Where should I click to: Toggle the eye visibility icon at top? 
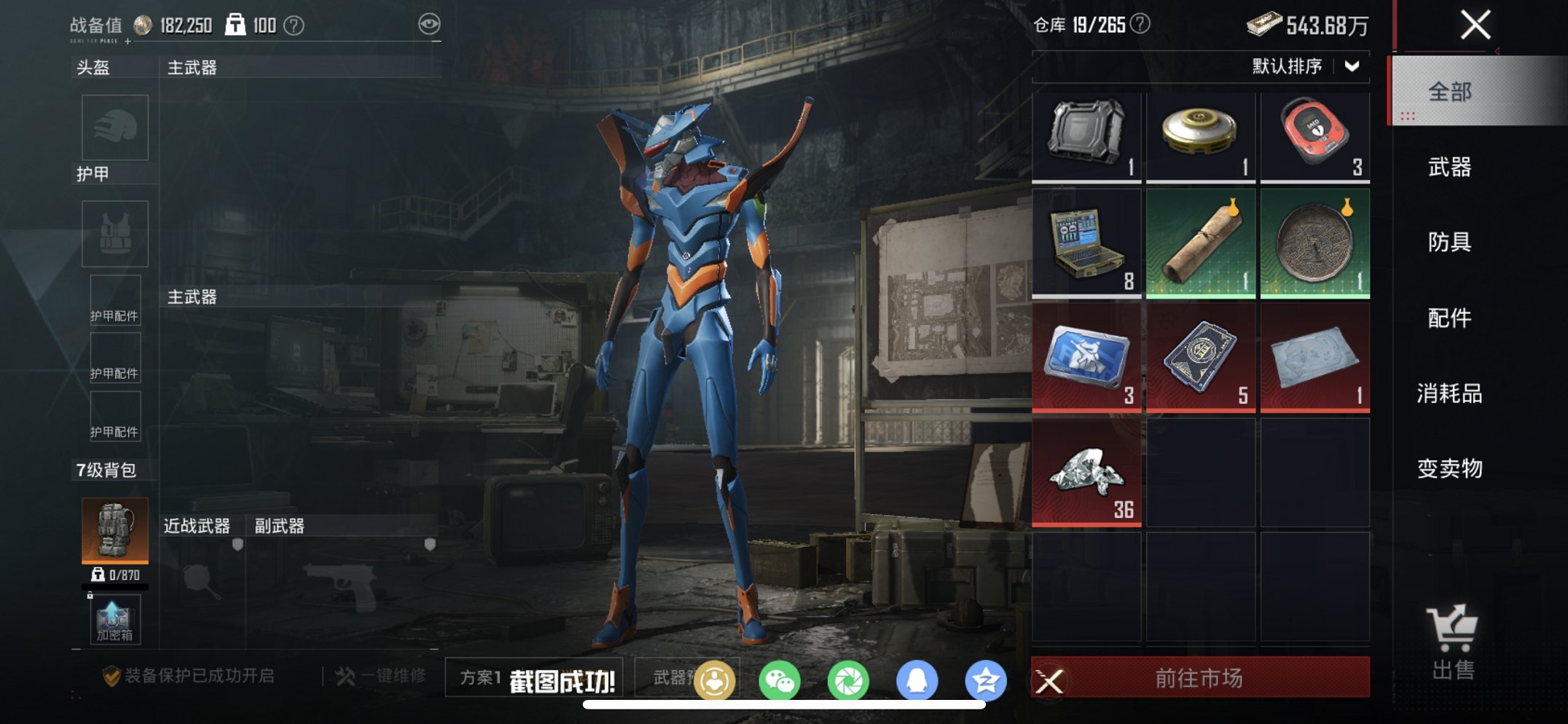tap(431, 23)
